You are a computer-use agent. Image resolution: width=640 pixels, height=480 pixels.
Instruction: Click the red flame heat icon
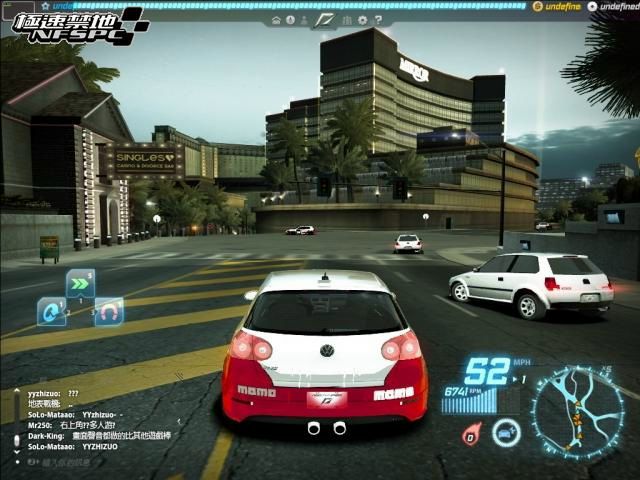[471, 433]
